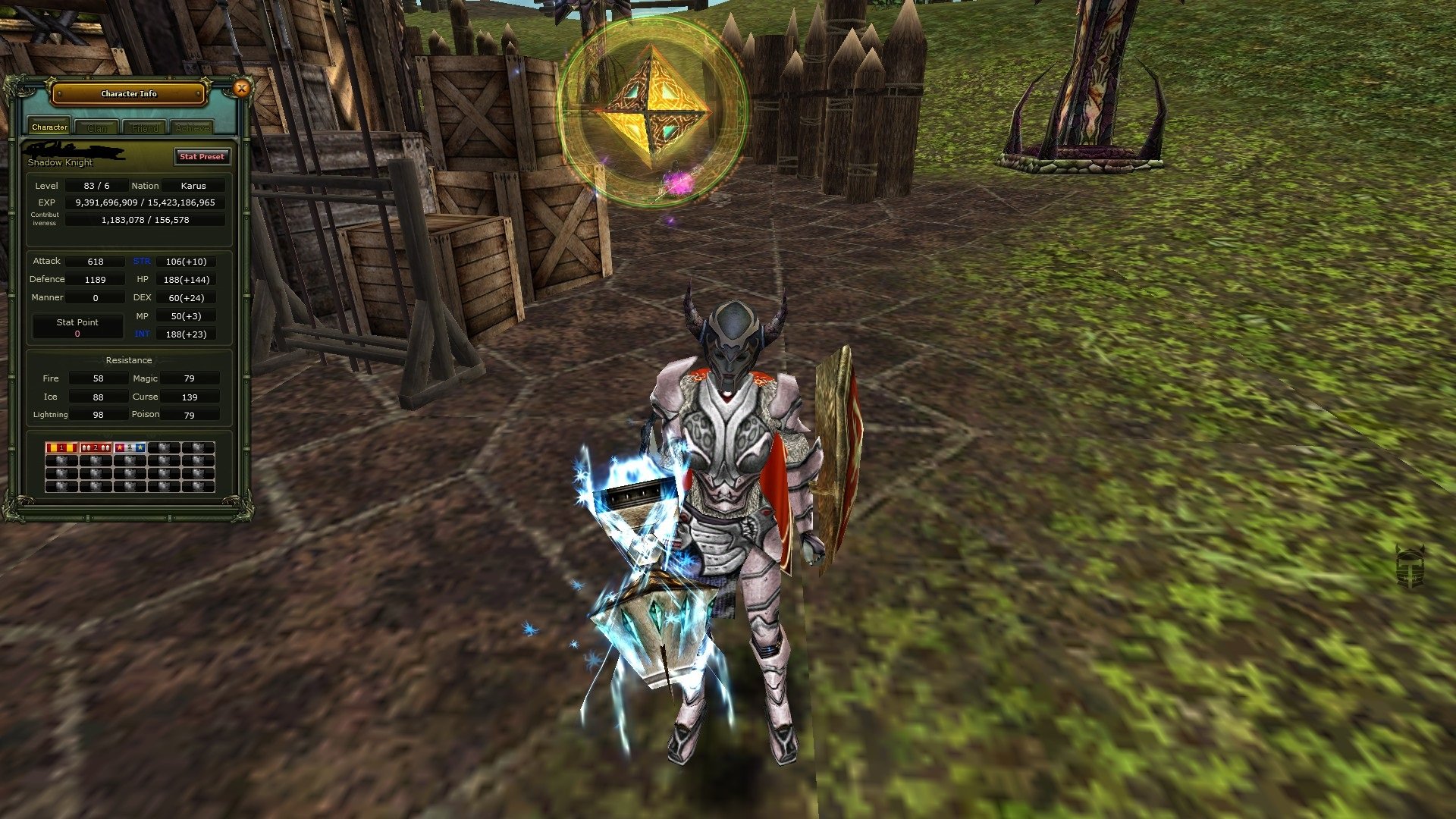Viewport: 1456px width, 819px height.
Task: Click the Character Info title banner
Action: point(129,93)
